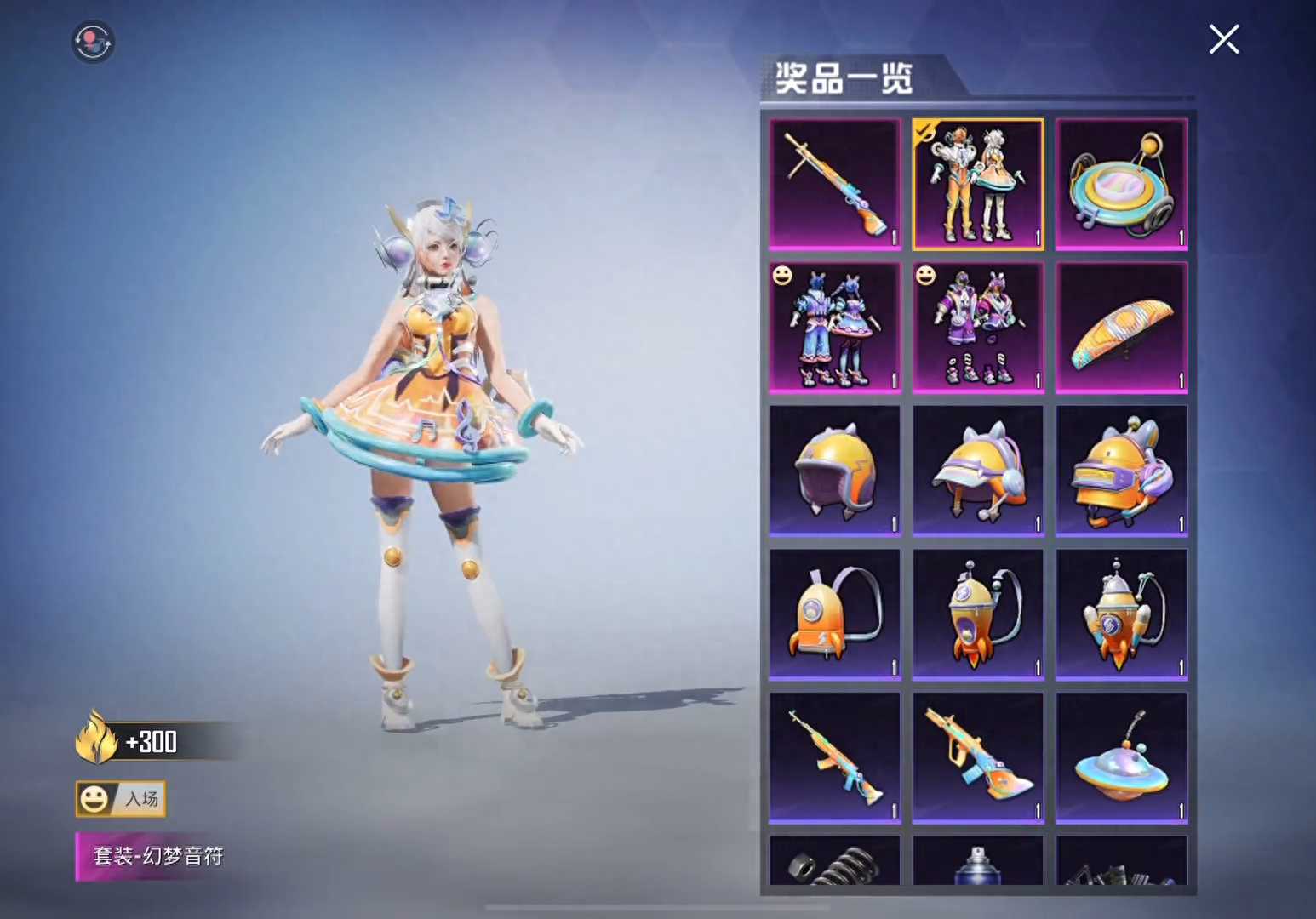
Task: Choose the plain yellow level-one helmet
Action: pyautogui.click(x=834, y=471)
